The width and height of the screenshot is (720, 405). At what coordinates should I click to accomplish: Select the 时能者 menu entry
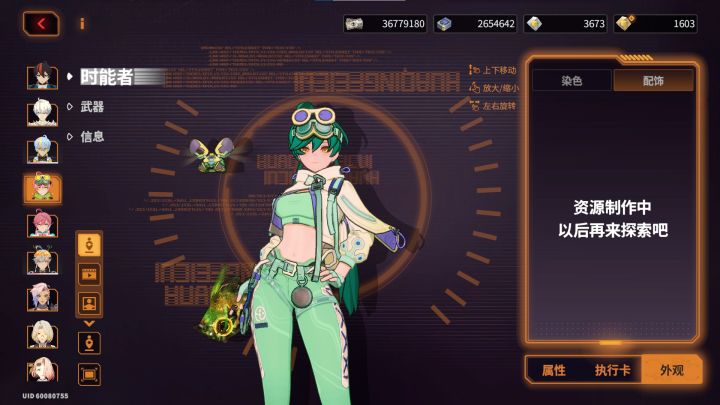tap(108, 76)
